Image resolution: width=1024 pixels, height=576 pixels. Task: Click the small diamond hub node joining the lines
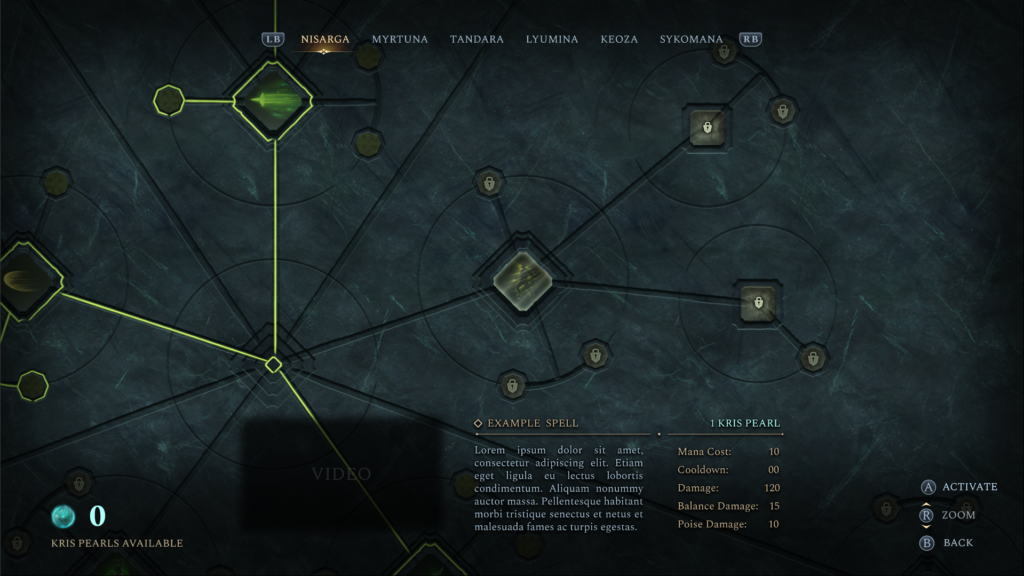pyautogui.click(x=273, y=365)
